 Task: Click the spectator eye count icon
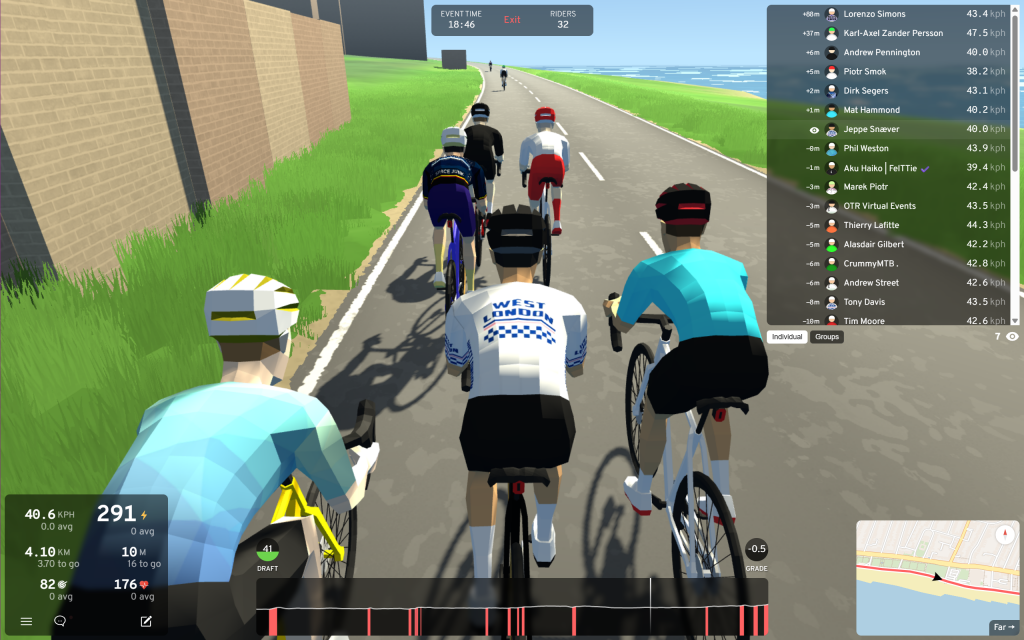tap(1012, 337)
